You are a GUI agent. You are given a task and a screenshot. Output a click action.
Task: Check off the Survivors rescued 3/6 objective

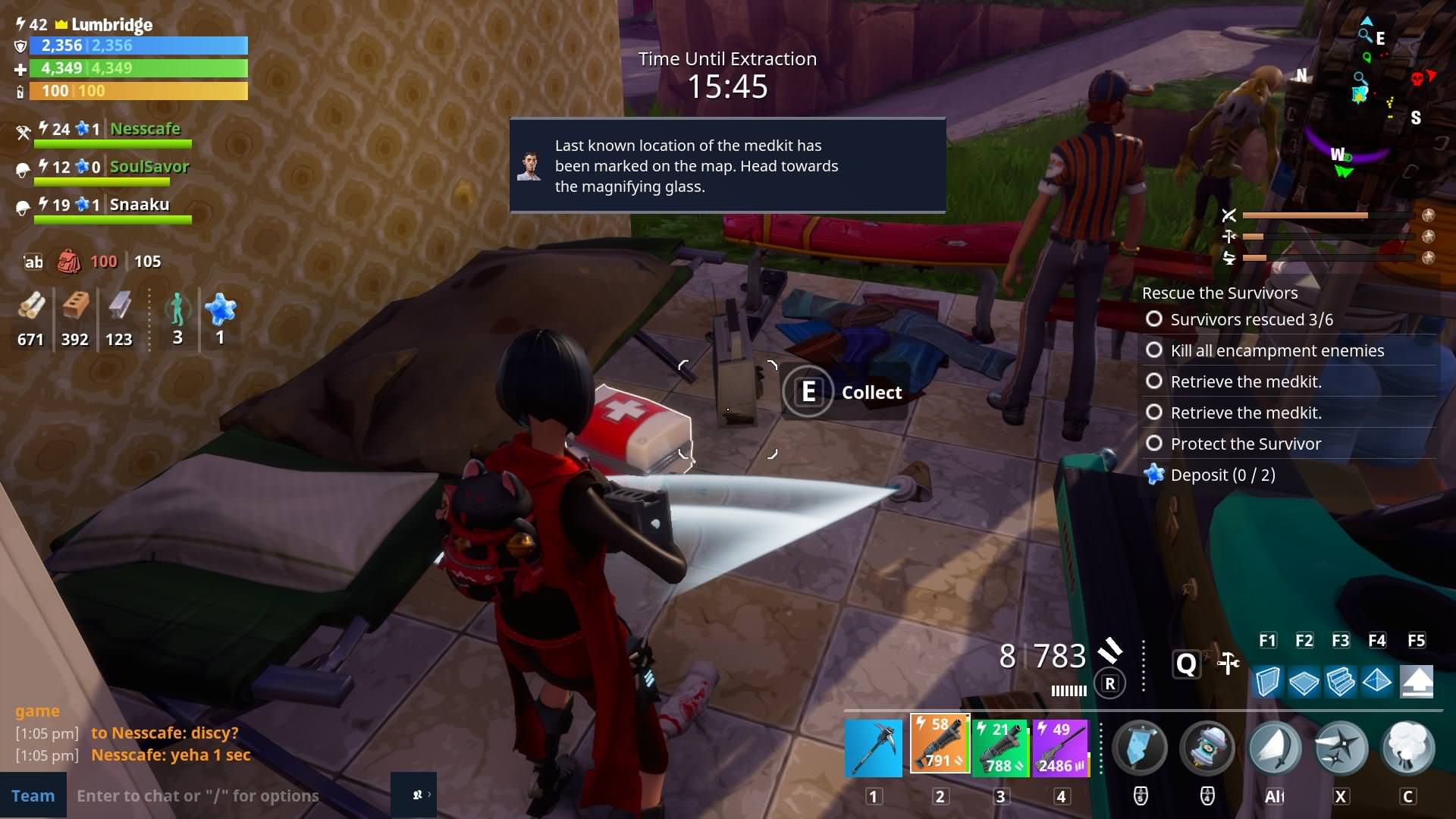click(1154, 319)
